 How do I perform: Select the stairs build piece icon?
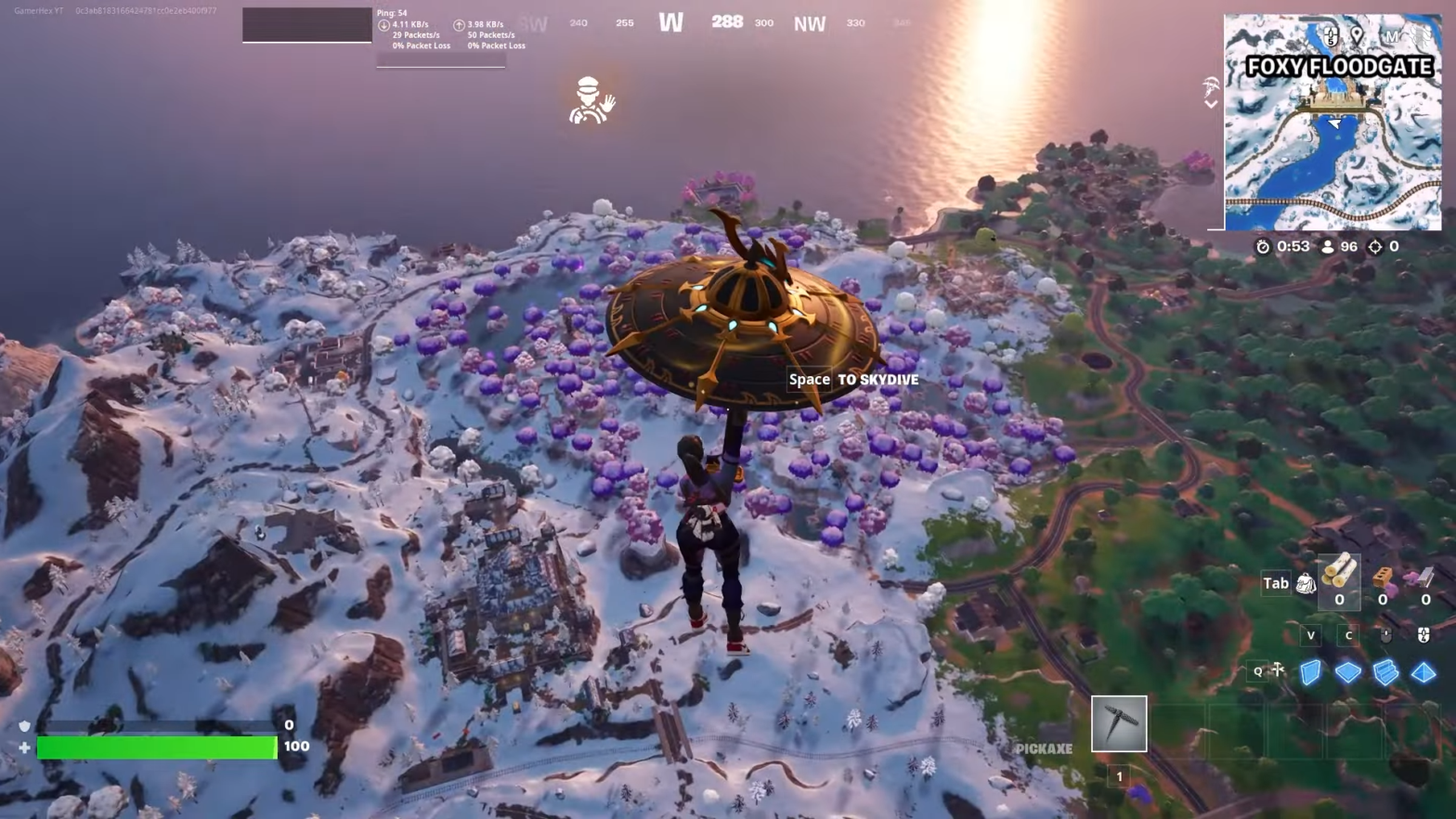pyautogui.click(x=1385, y=673)
